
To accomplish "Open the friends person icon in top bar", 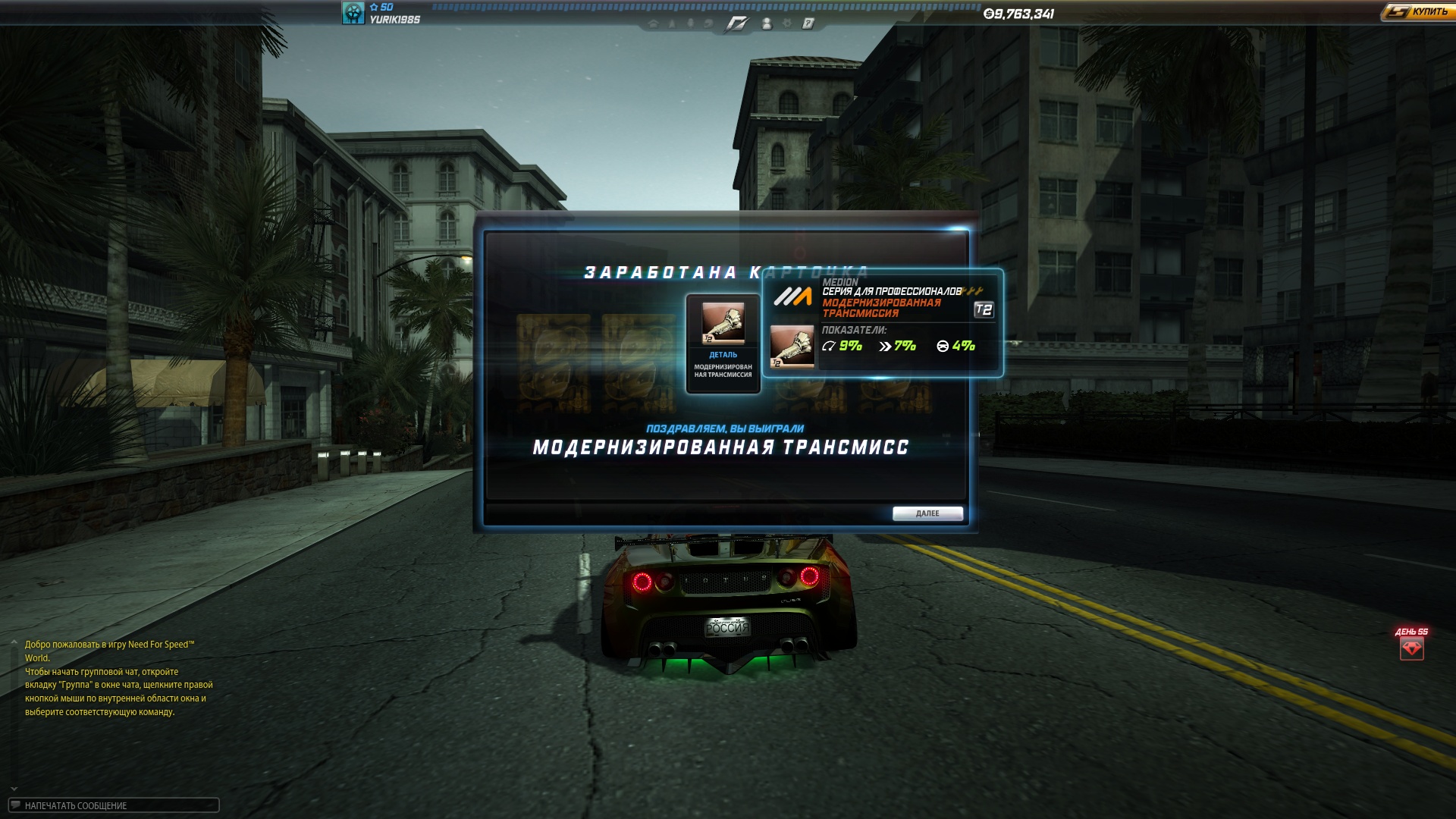I will [767, 24].
